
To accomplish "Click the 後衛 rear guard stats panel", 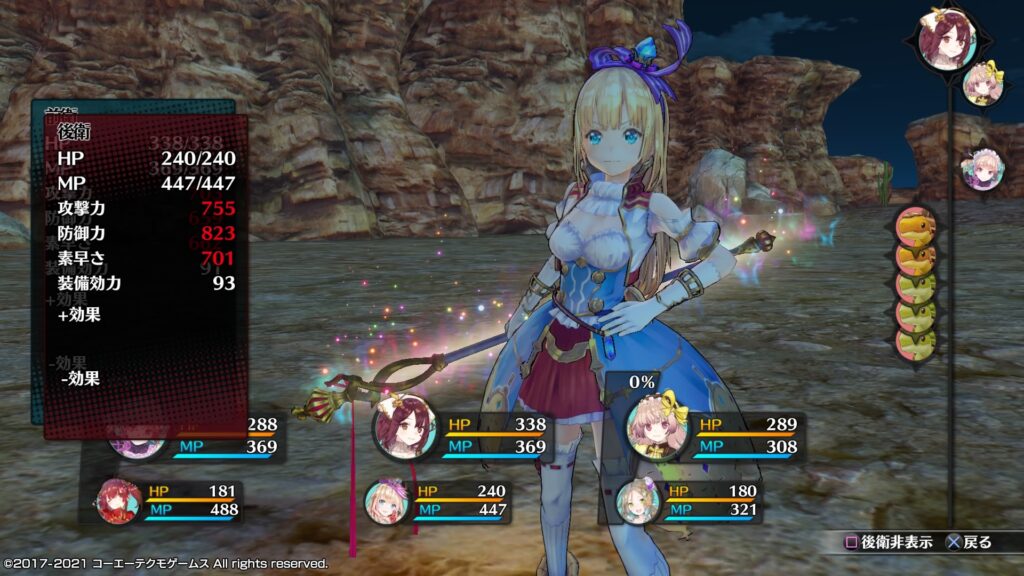I will pyautogui.click(x=145, y=270).
